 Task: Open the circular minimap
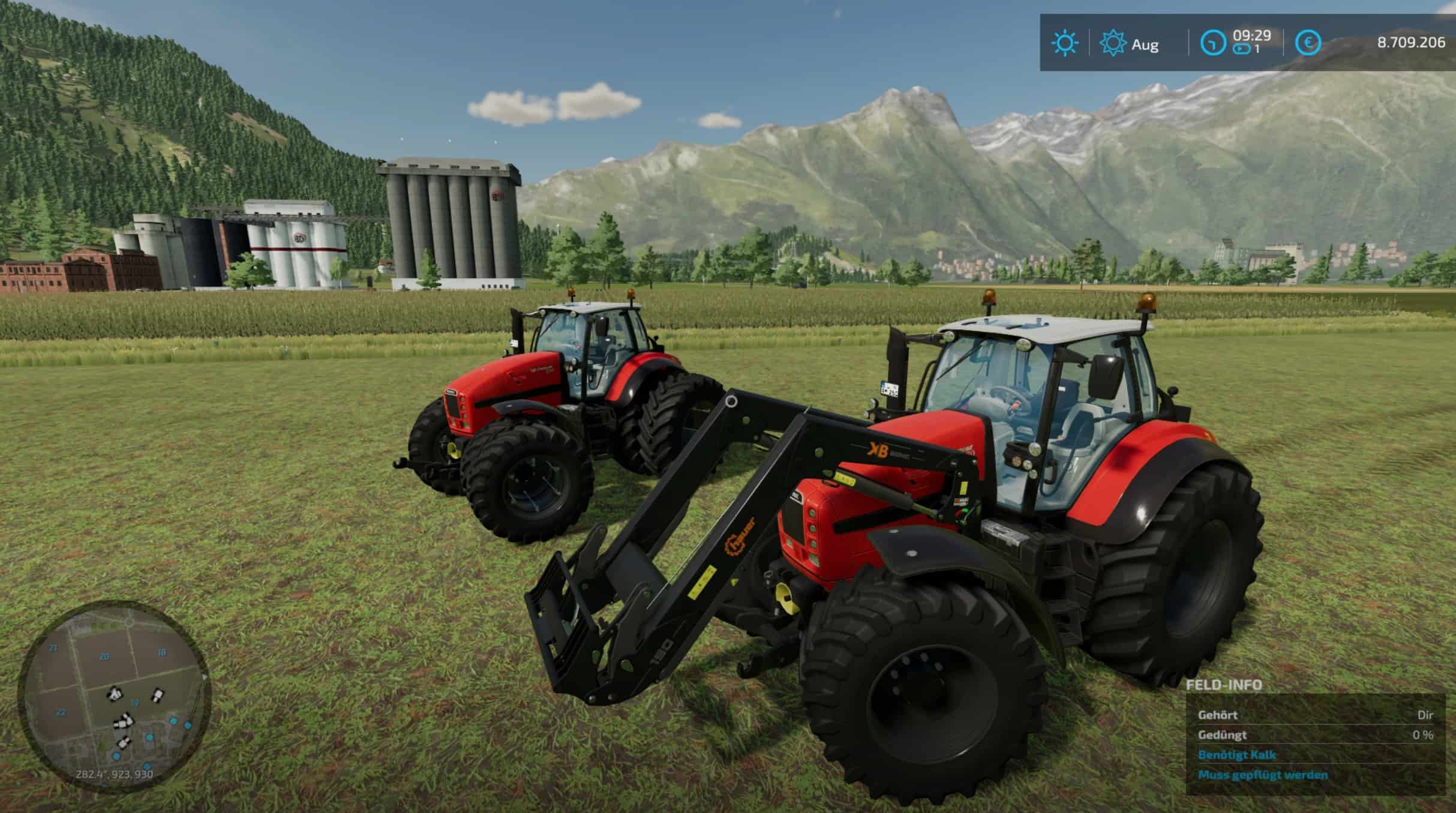pyautogui.click(x=114, y=696)
